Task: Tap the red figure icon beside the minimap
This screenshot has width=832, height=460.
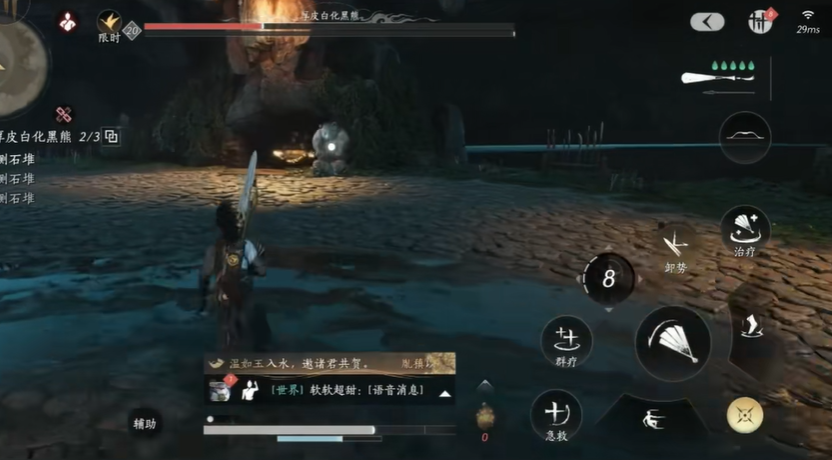Action: point(68,20)
